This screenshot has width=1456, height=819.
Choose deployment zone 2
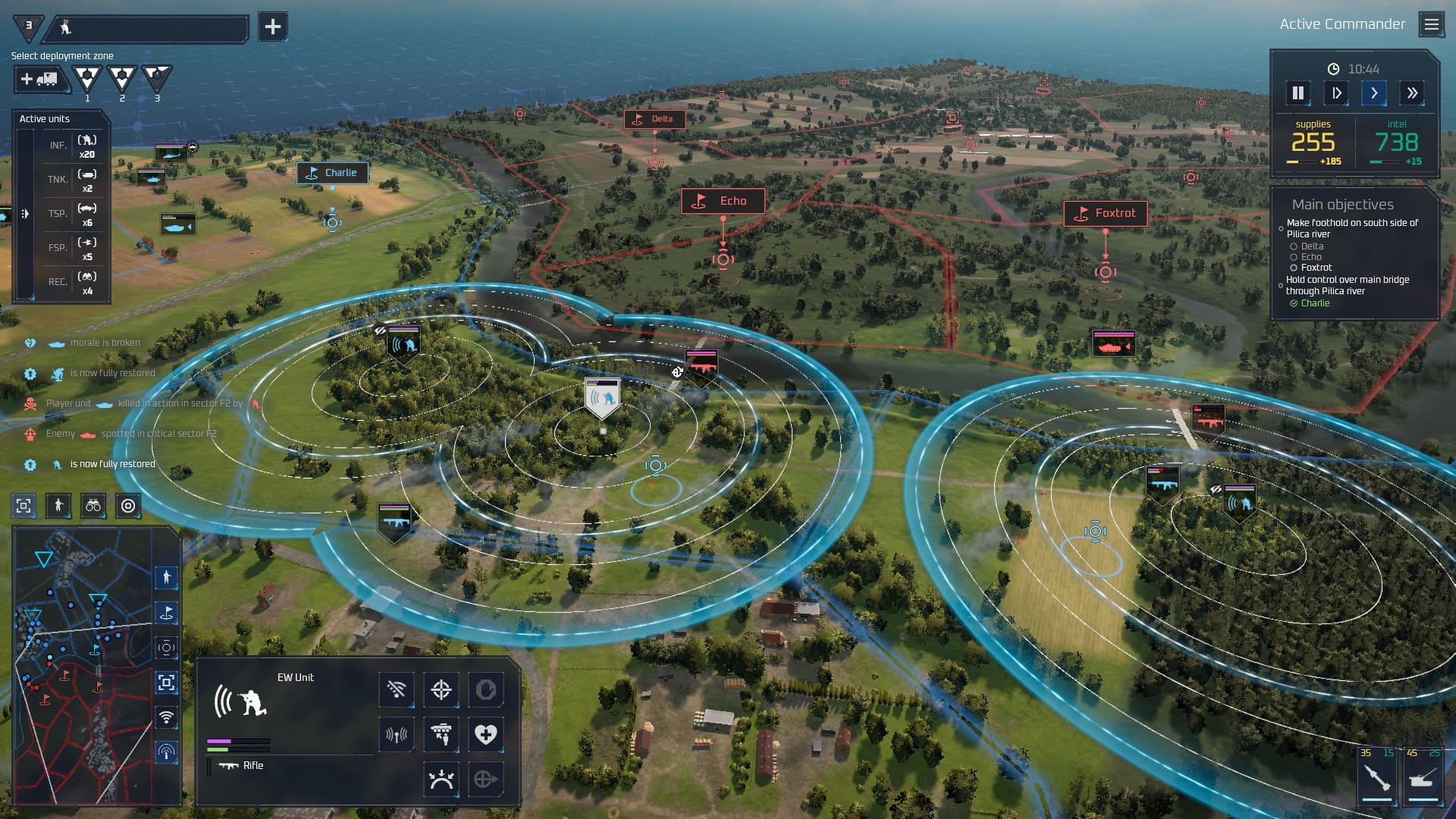click(x=122, y=77)
